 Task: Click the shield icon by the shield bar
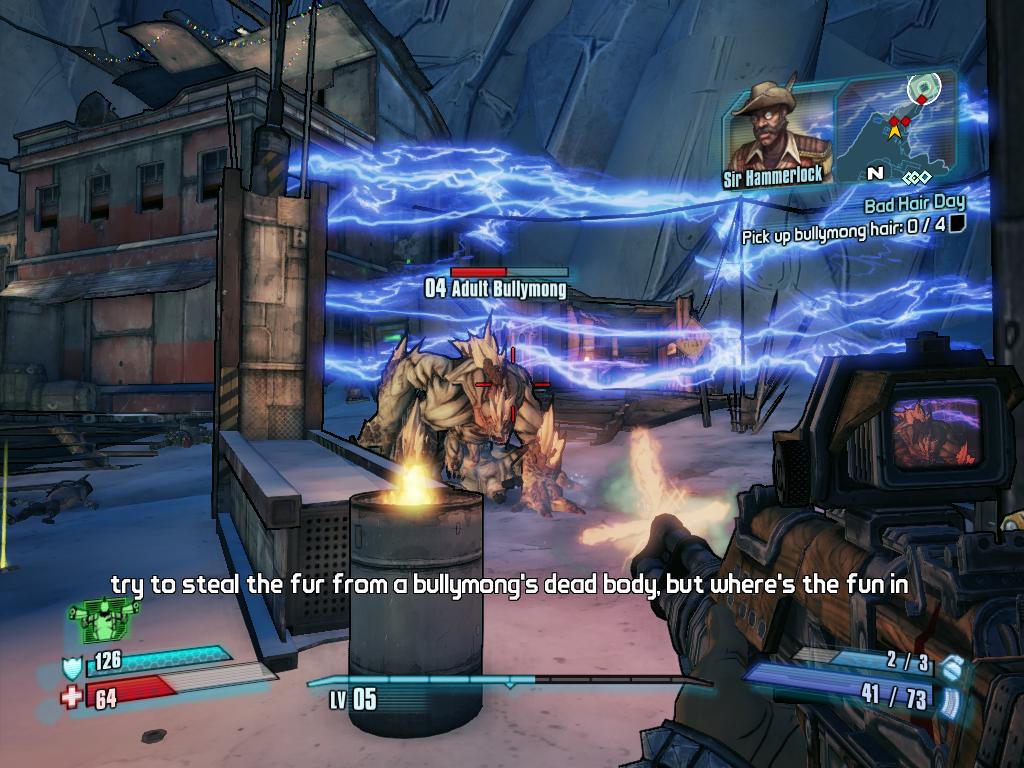tap(72, 667)
